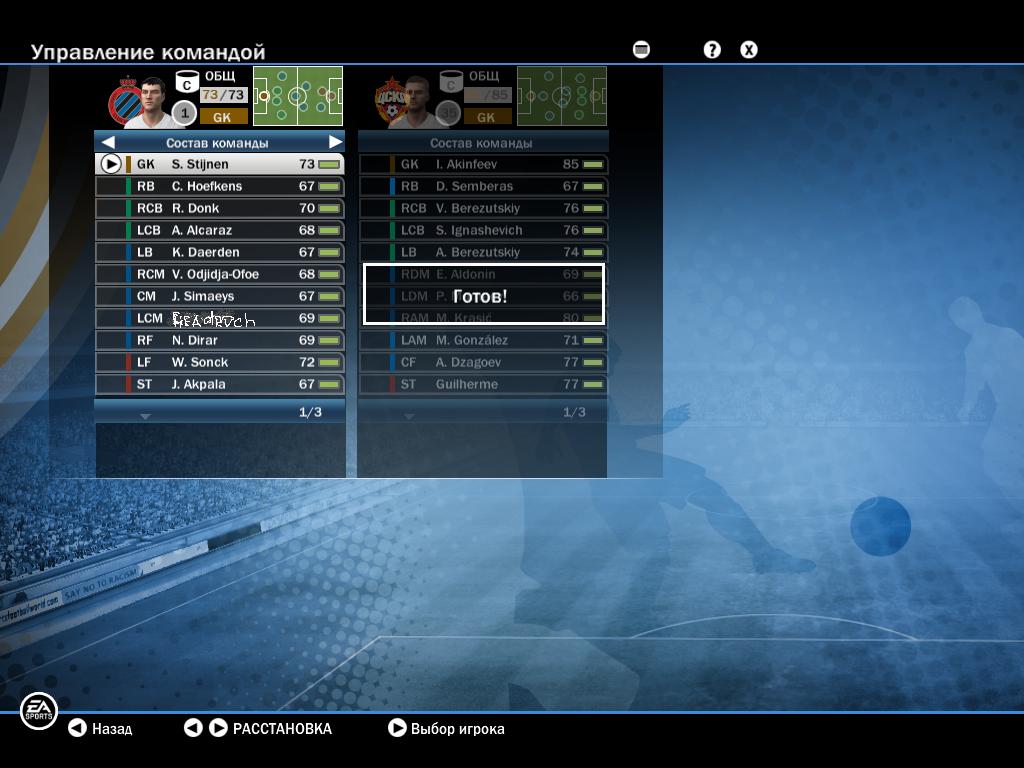Click the right arrow beside Состав команды
The width and height of the screenshot is (1024, 768).
point(335,143)
